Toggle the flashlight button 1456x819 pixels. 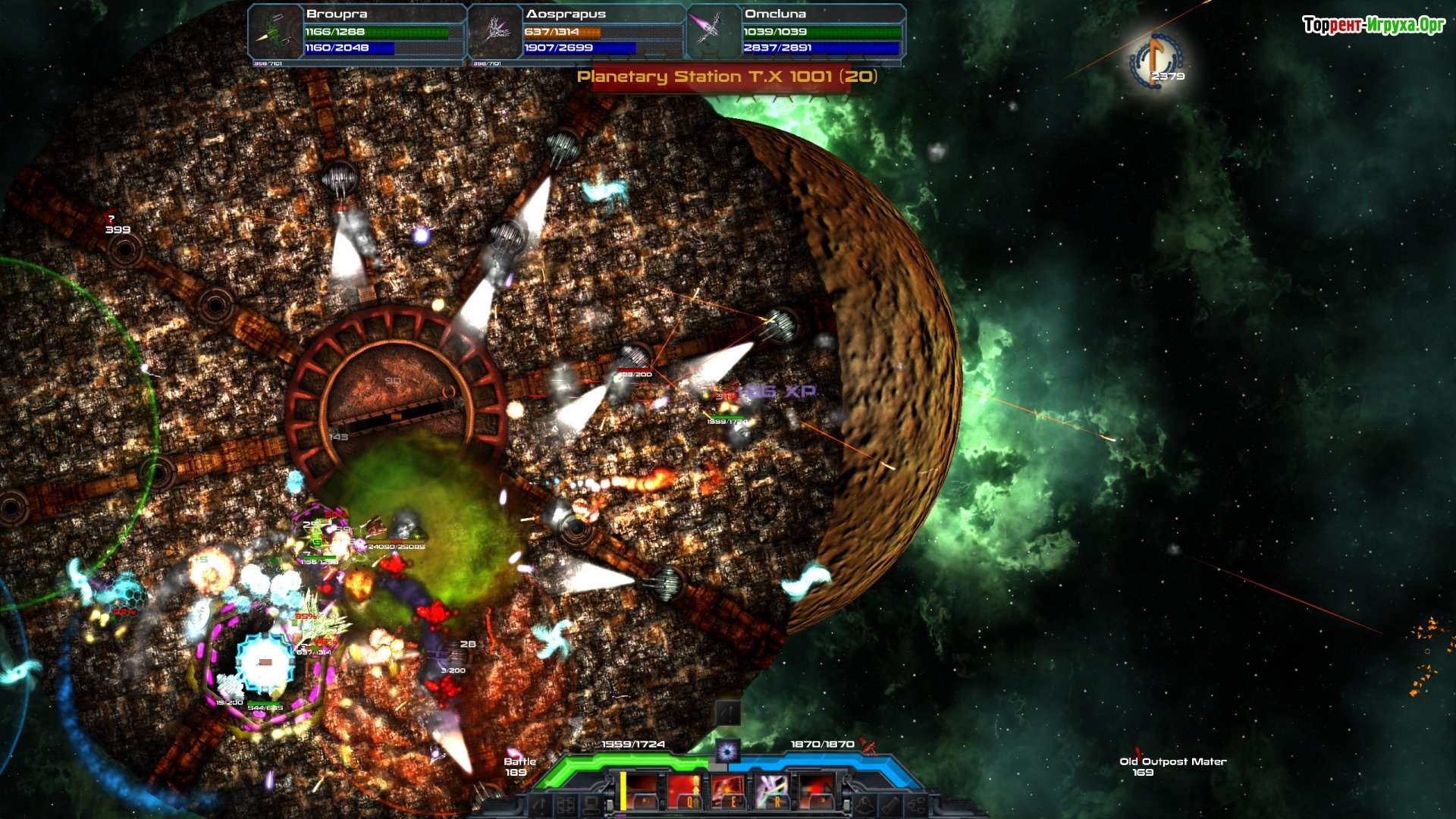pos(892,805)
